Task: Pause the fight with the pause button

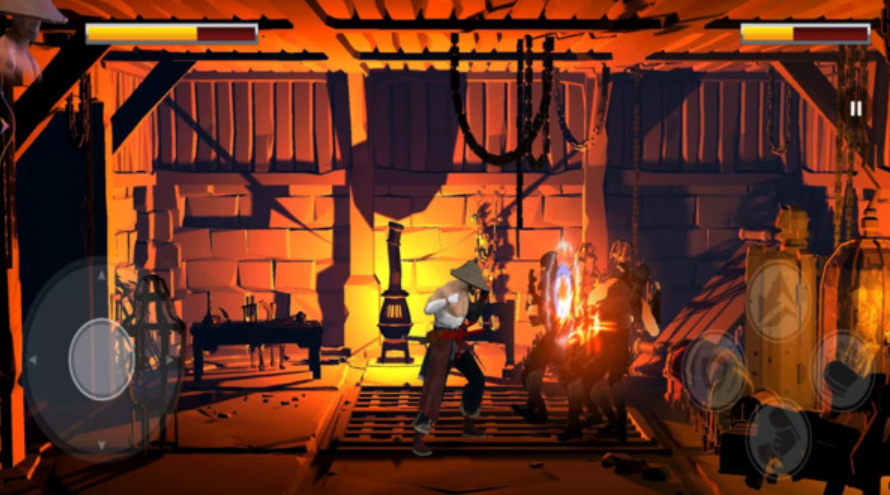Action: (856, 108)
